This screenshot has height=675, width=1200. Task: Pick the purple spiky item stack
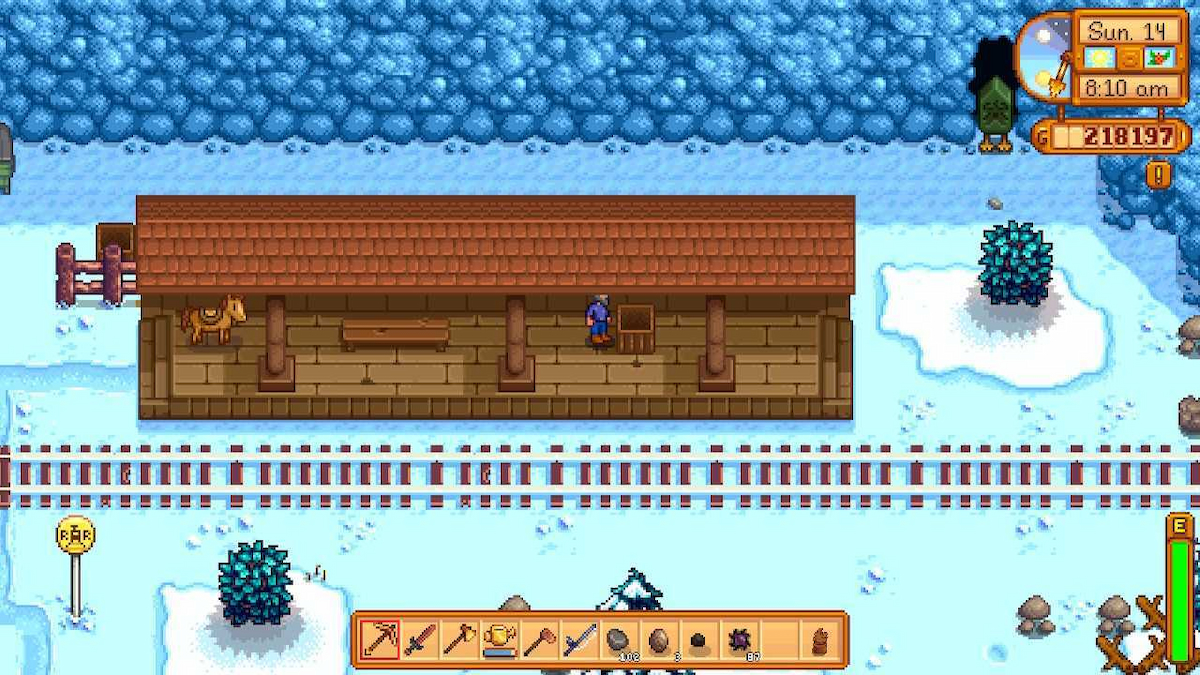point(739,640)
